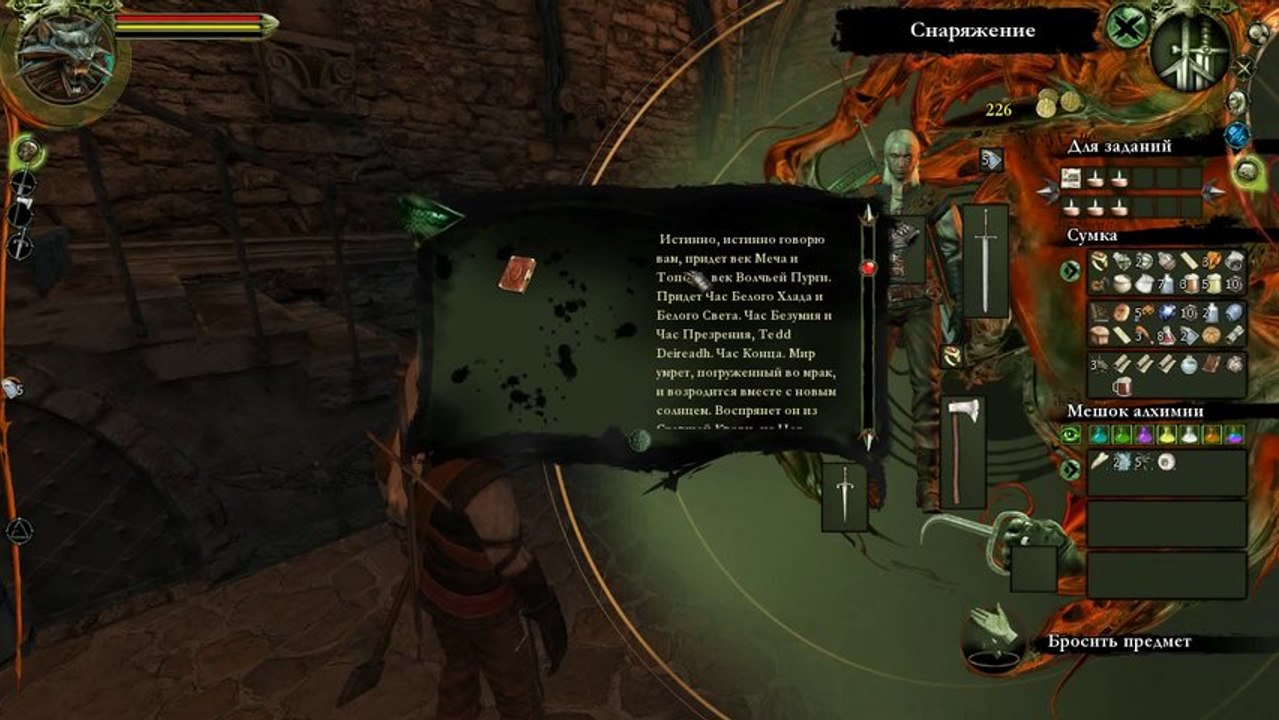This screenshot has width=1279, height=720.
Task: Select the cyan potion filter in alchemy sack
Action: 1098,435
